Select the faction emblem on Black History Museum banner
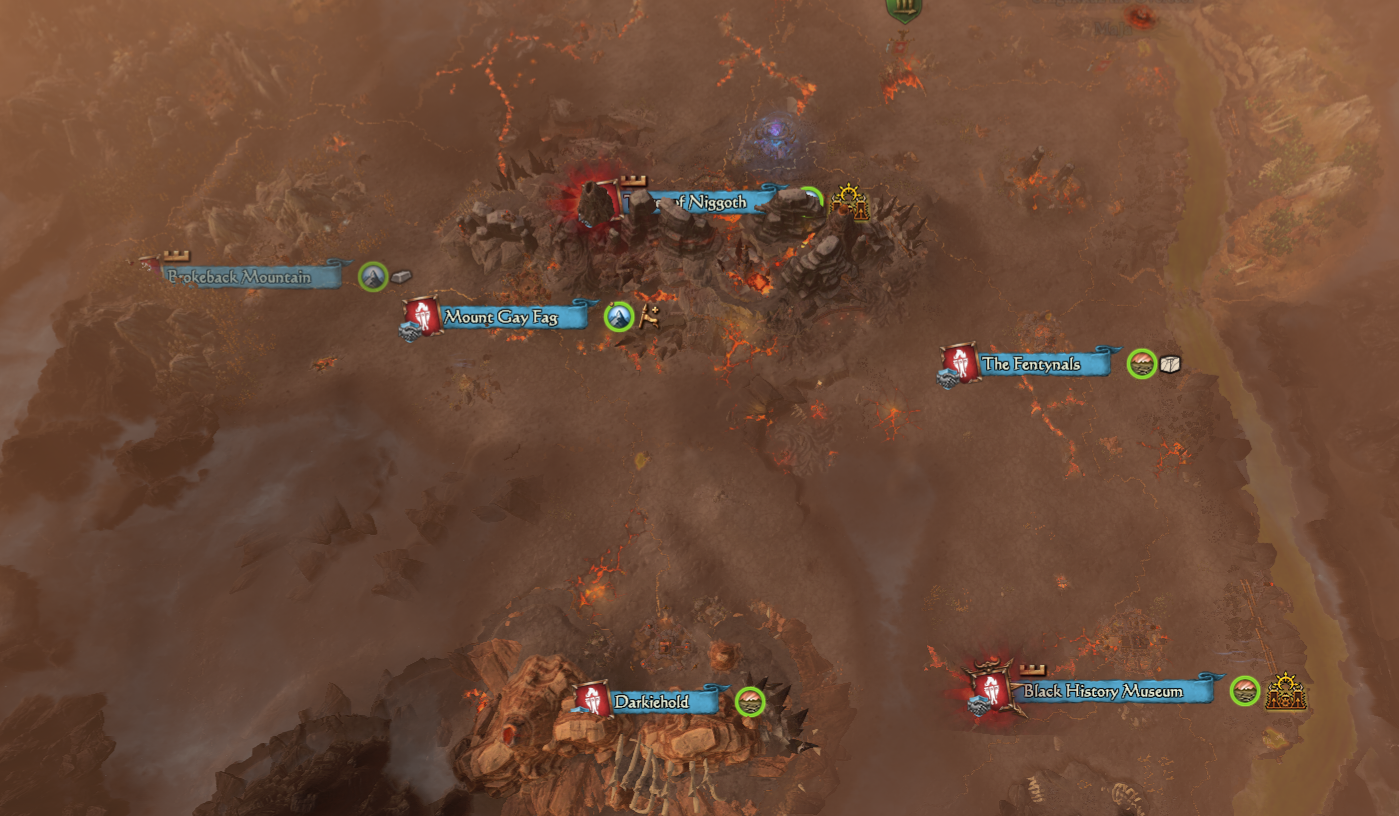 991,689
